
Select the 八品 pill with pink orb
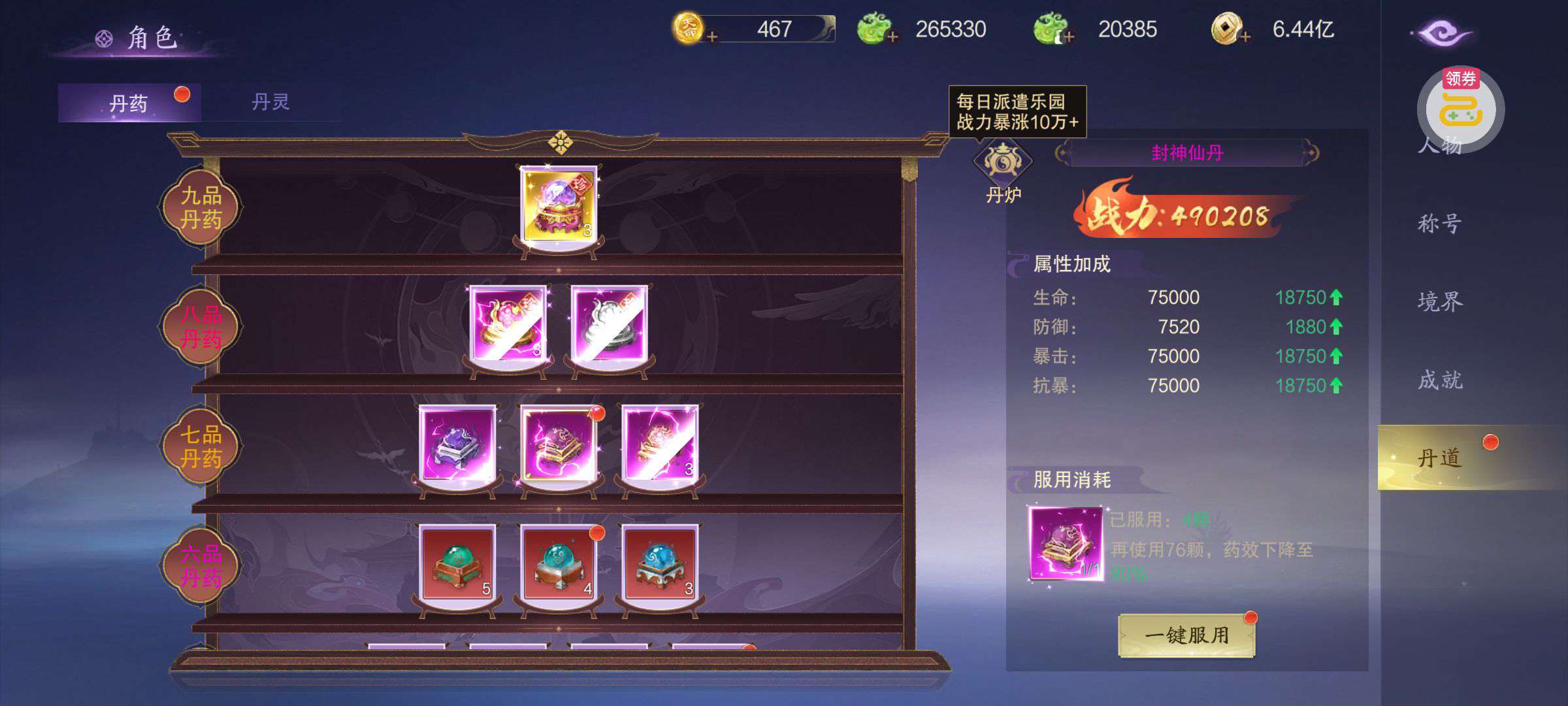click(x=508, y=323)
